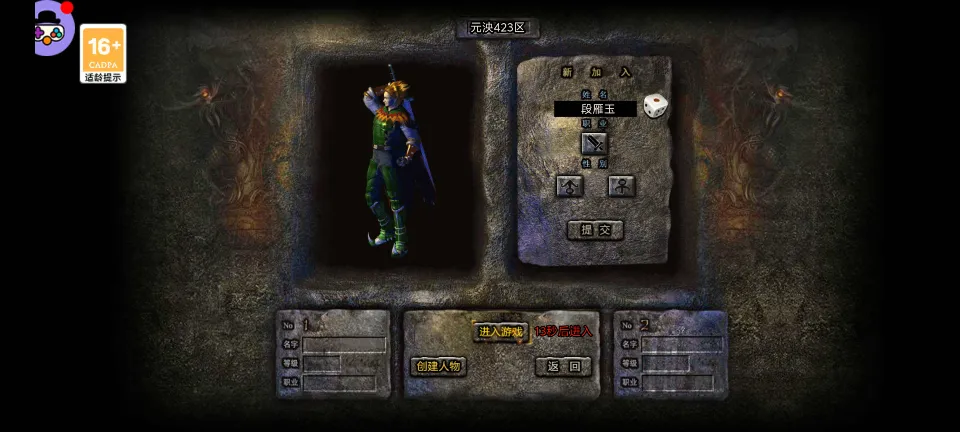Choose the male gender symbol
This screenshot has height=432, width=960.
pyautogui.click(x=569, y=186)
